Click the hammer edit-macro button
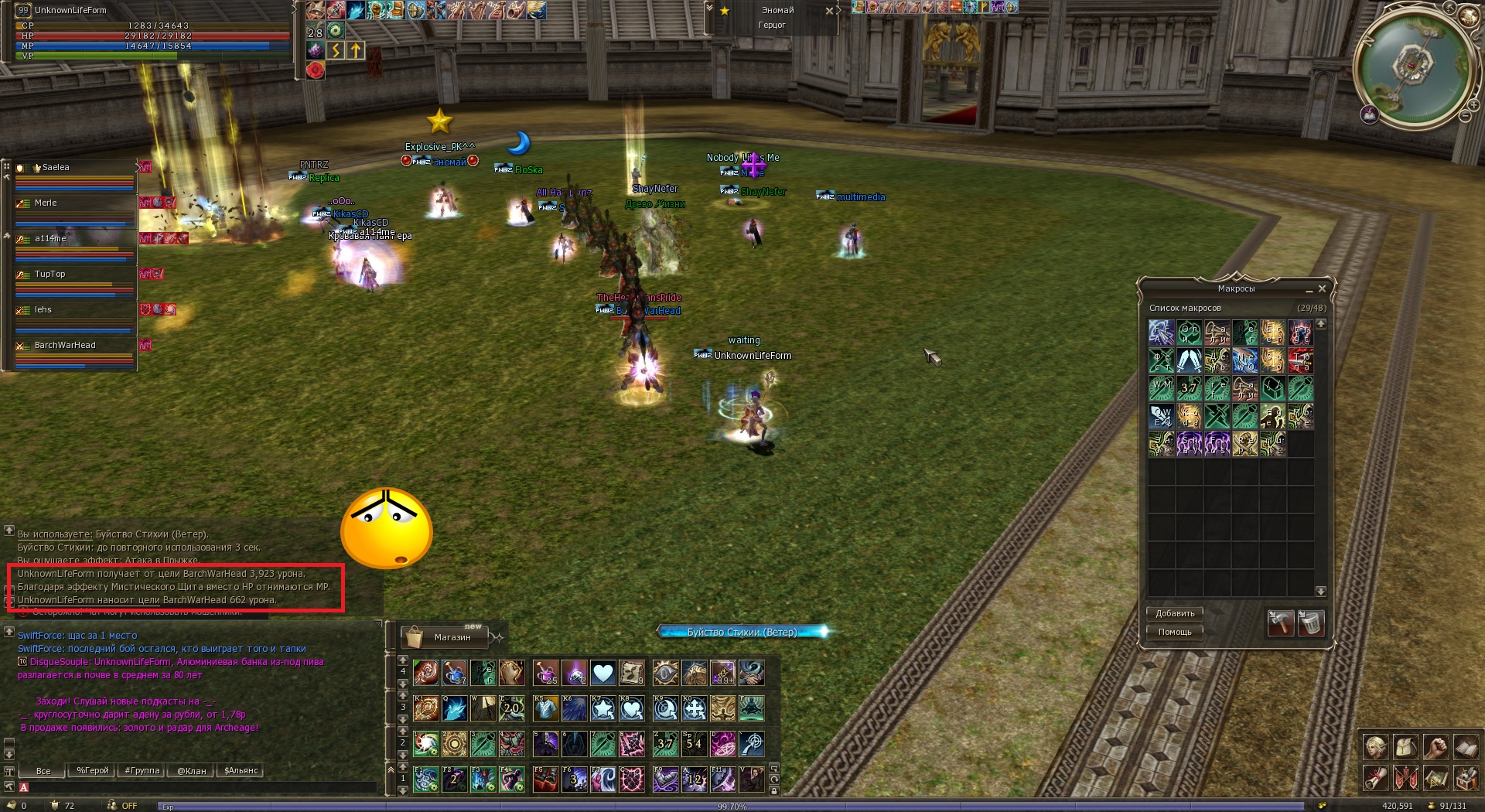 coord(1280,623)
